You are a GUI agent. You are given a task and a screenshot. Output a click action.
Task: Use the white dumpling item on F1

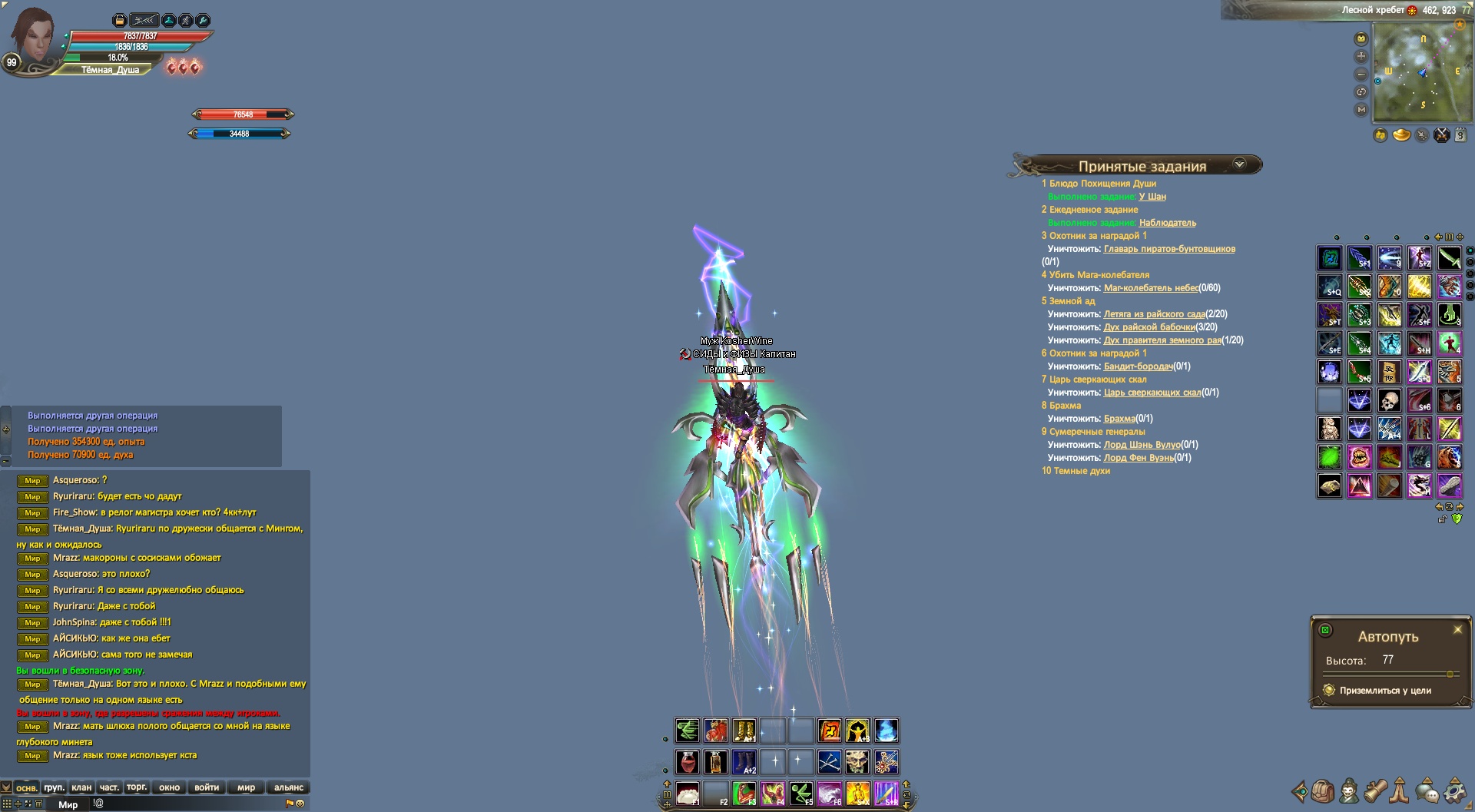pos(687,793)
